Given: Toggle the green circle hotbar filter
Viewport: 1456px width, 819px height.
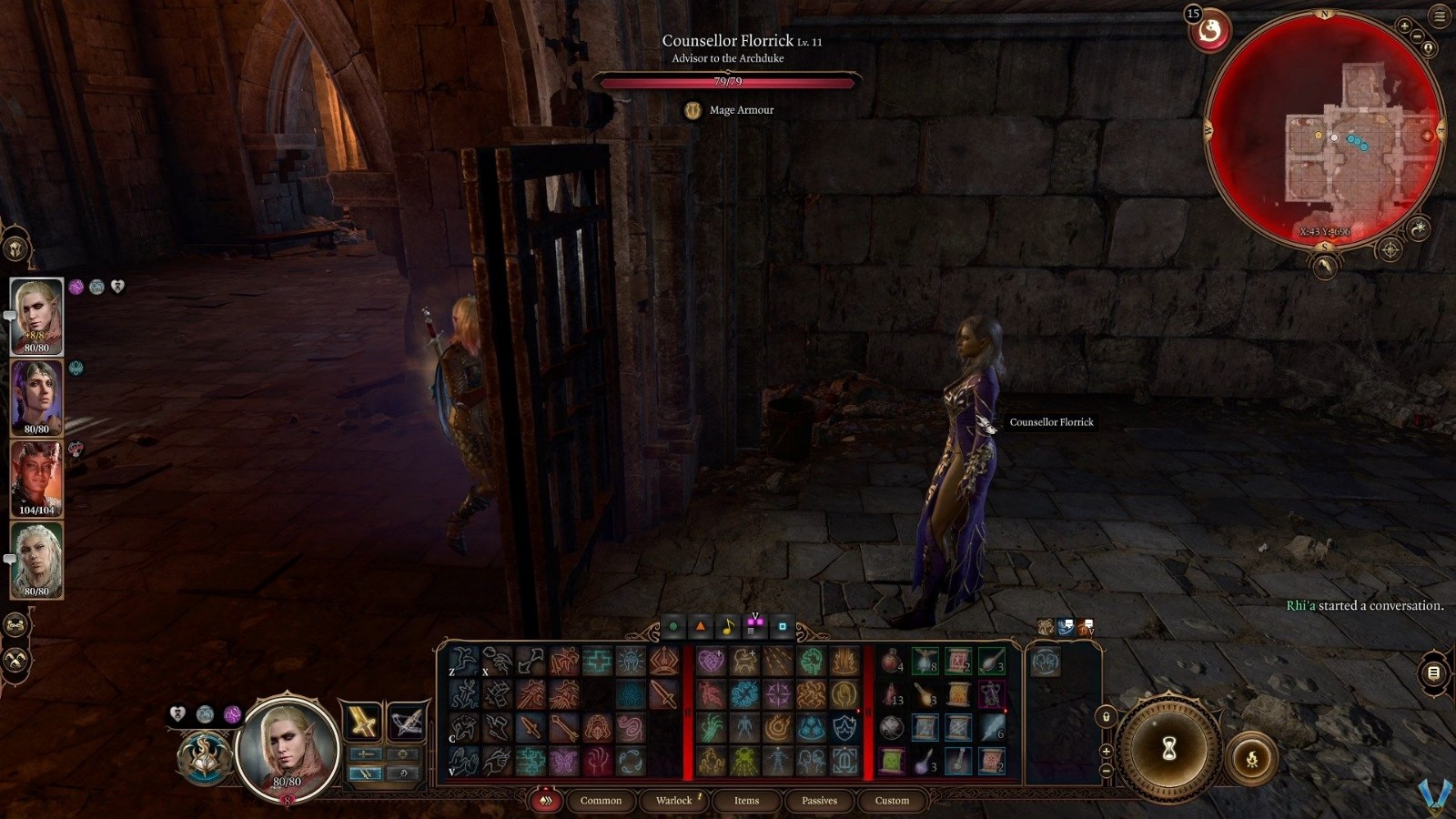Looking at the screenshot, I should (672, 626).
